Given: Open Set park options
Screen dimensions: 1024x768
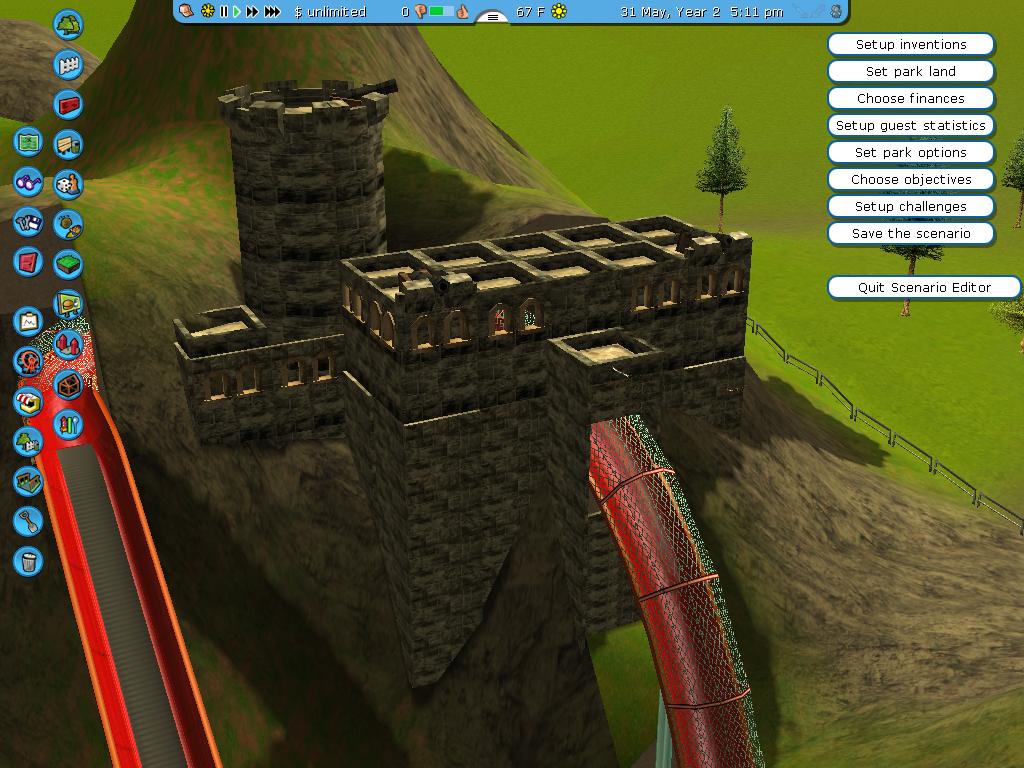Looking at the screenshot, I should pyautogui.click(x=911, y=153).
